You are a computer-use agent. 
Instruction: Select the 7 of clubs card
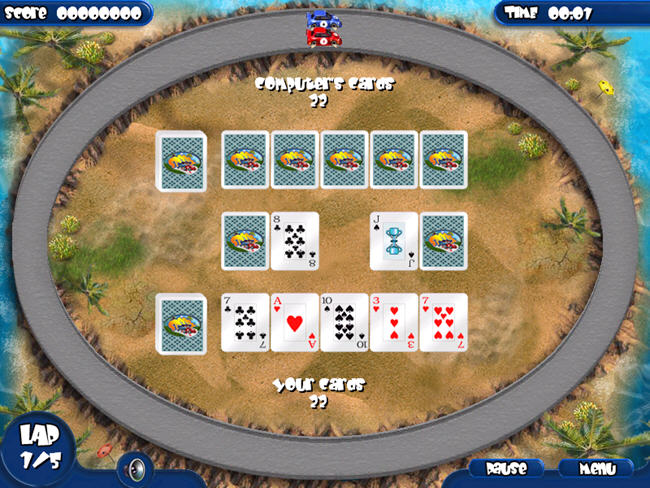[x=245, y=322]
